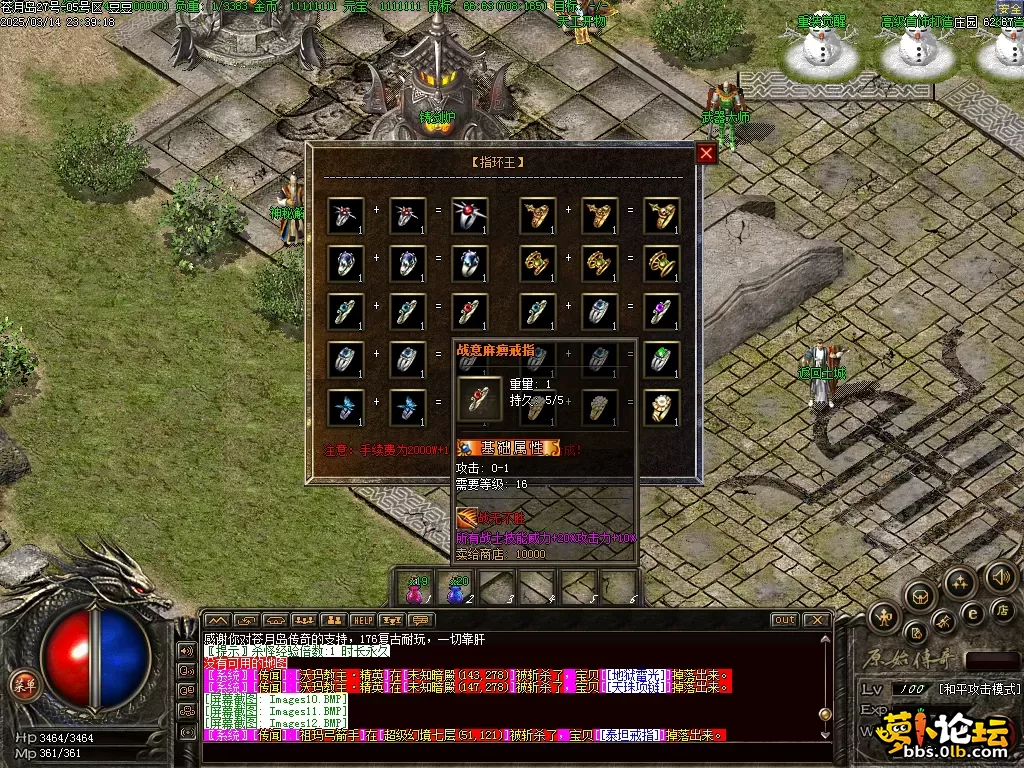Open the four-star skills icon

tap(959, 581)
